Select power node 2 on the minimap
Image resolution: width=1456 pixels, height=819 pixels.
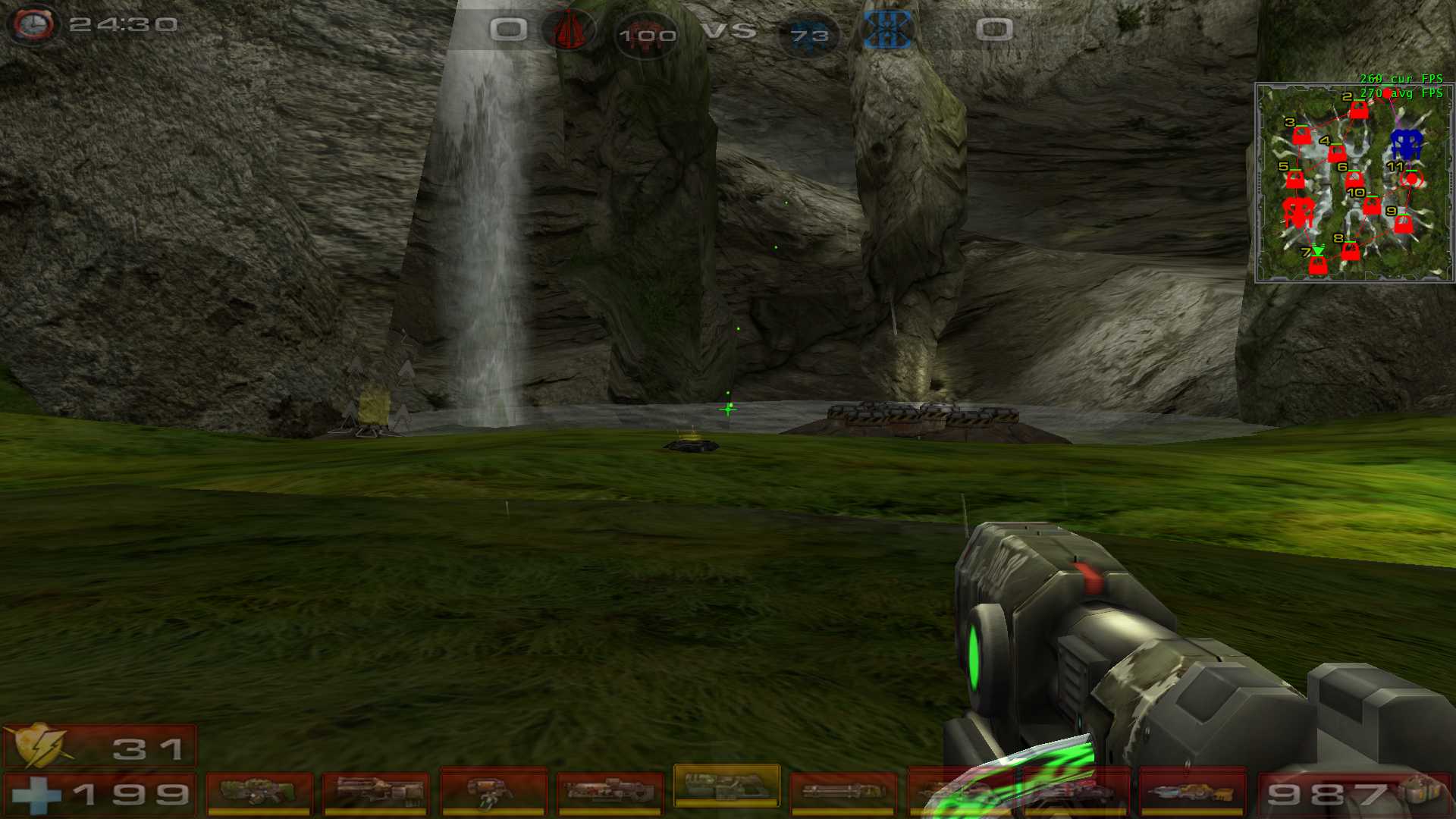tap(1359, 111)
